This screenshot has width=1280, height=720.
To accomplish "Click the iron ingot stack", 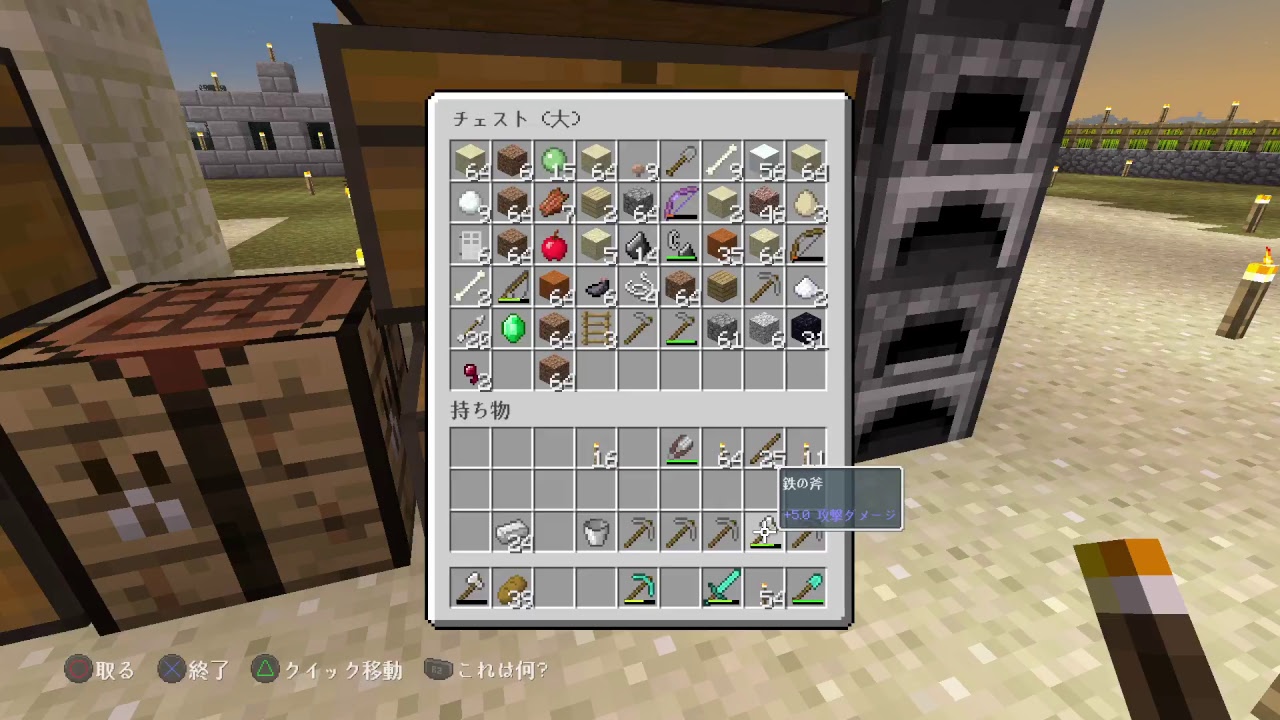I will tap(512, 531).
